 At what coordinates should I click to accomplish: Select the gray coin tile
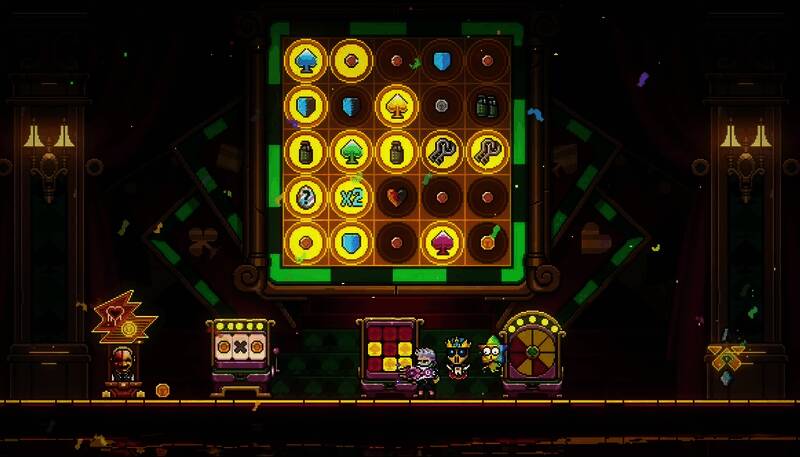442,105
